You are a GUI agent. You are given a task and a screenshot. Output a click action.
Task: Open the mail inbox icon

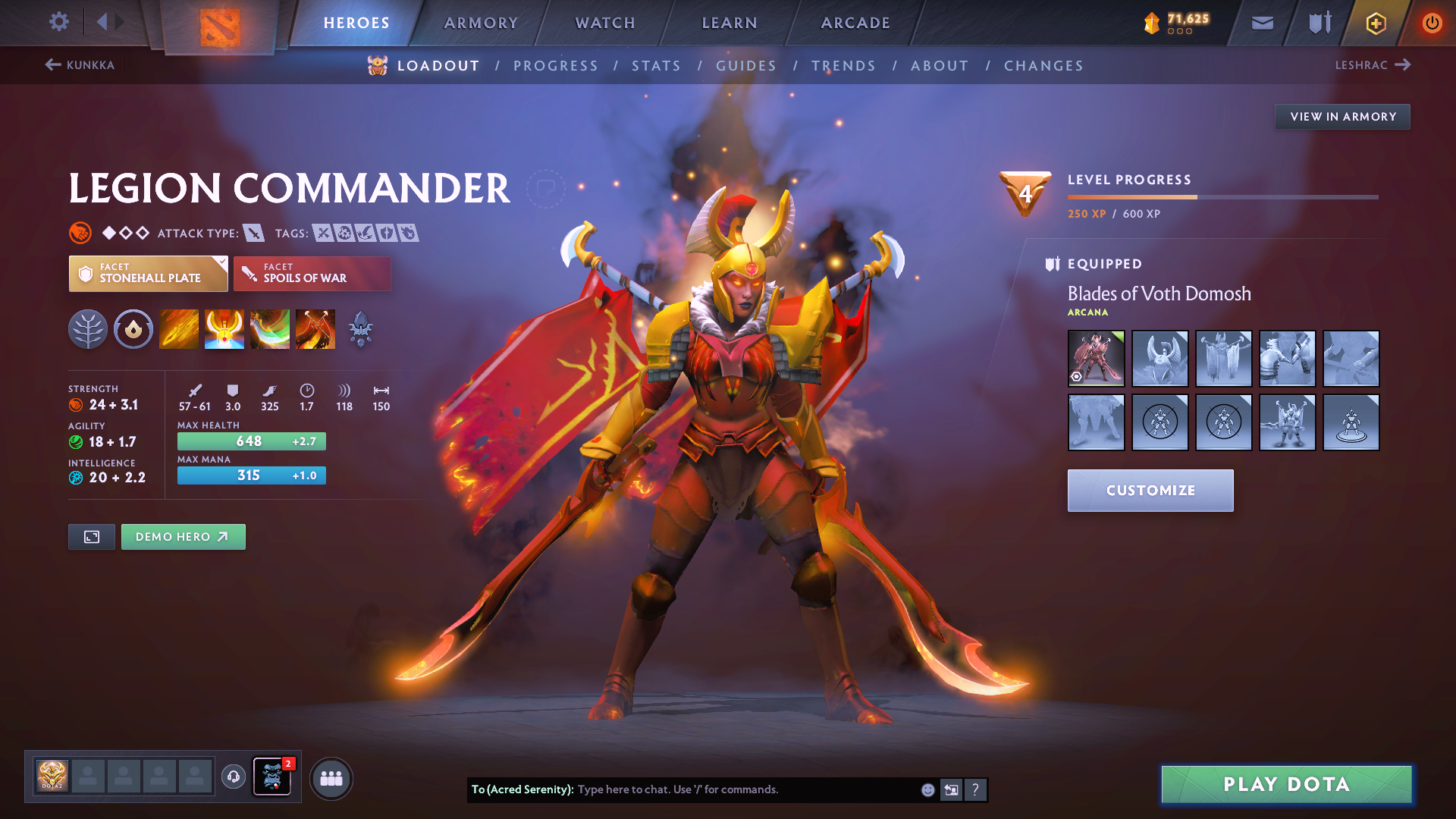point(1262,23)
